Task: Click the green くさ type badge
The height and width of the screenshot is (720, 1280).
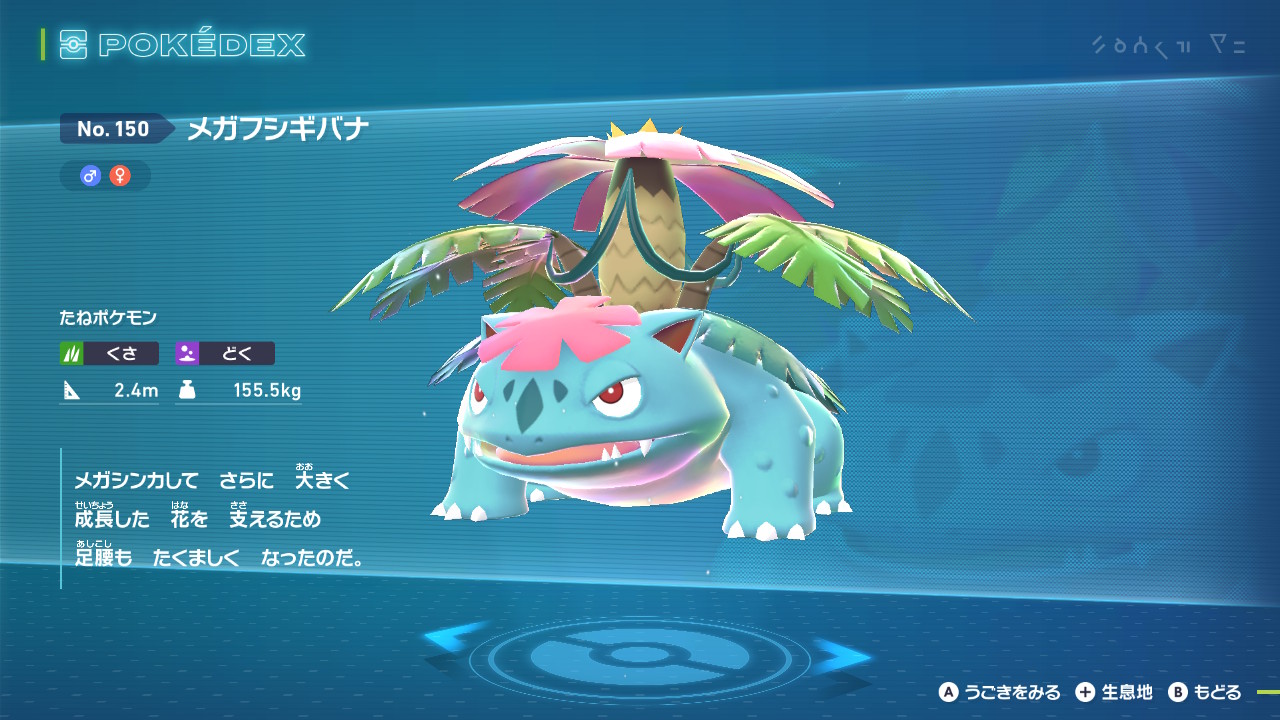Action: coord(109,353)
